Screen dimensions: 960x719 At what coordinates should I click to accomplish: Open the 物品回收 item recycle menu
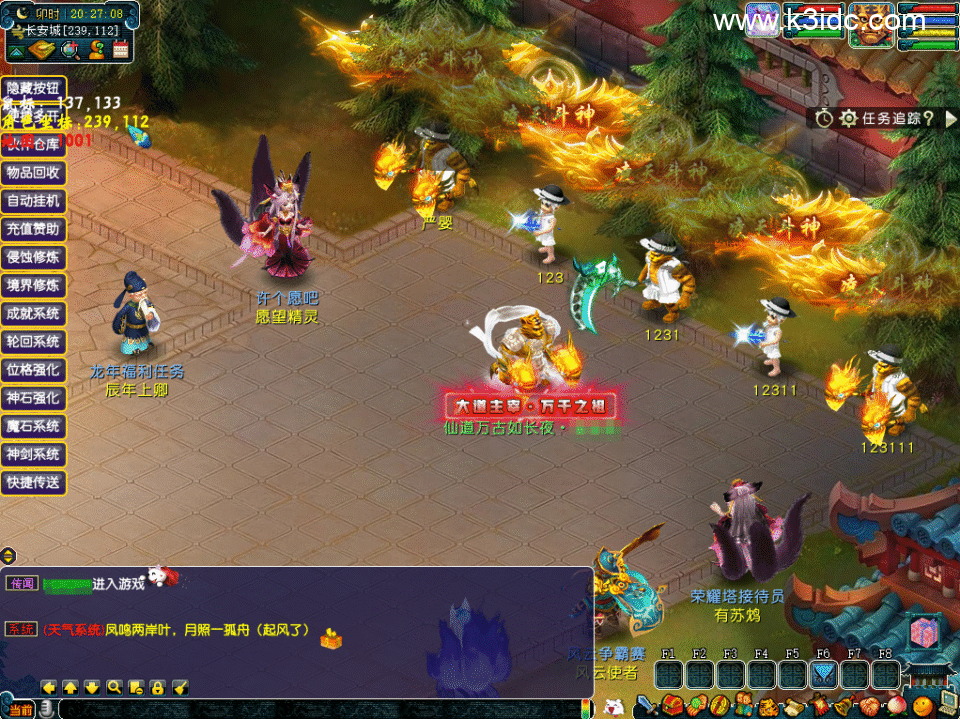coord(33,172)
